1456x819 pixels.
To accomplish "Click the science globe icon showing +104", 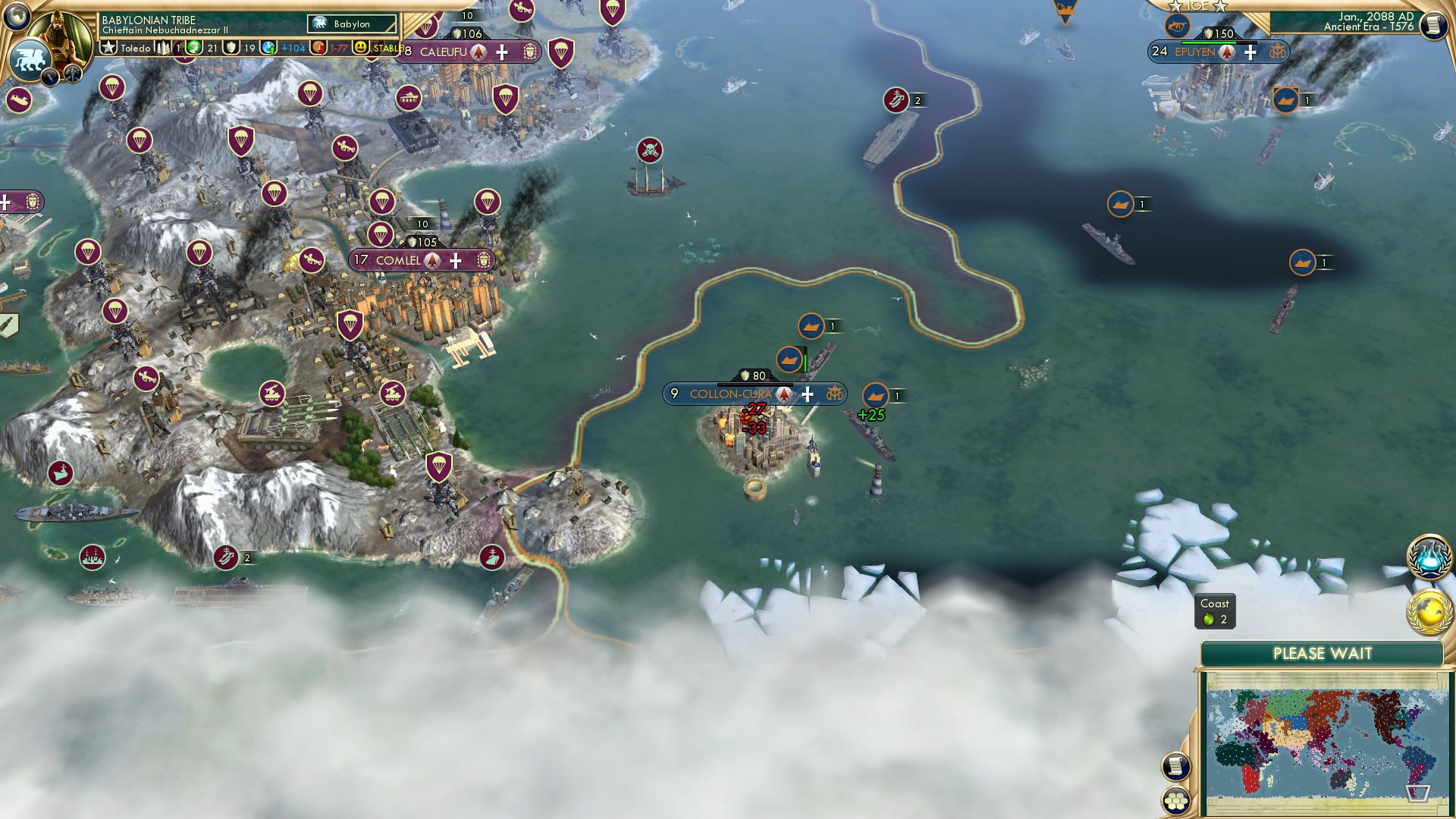I will tap(268, 47).
